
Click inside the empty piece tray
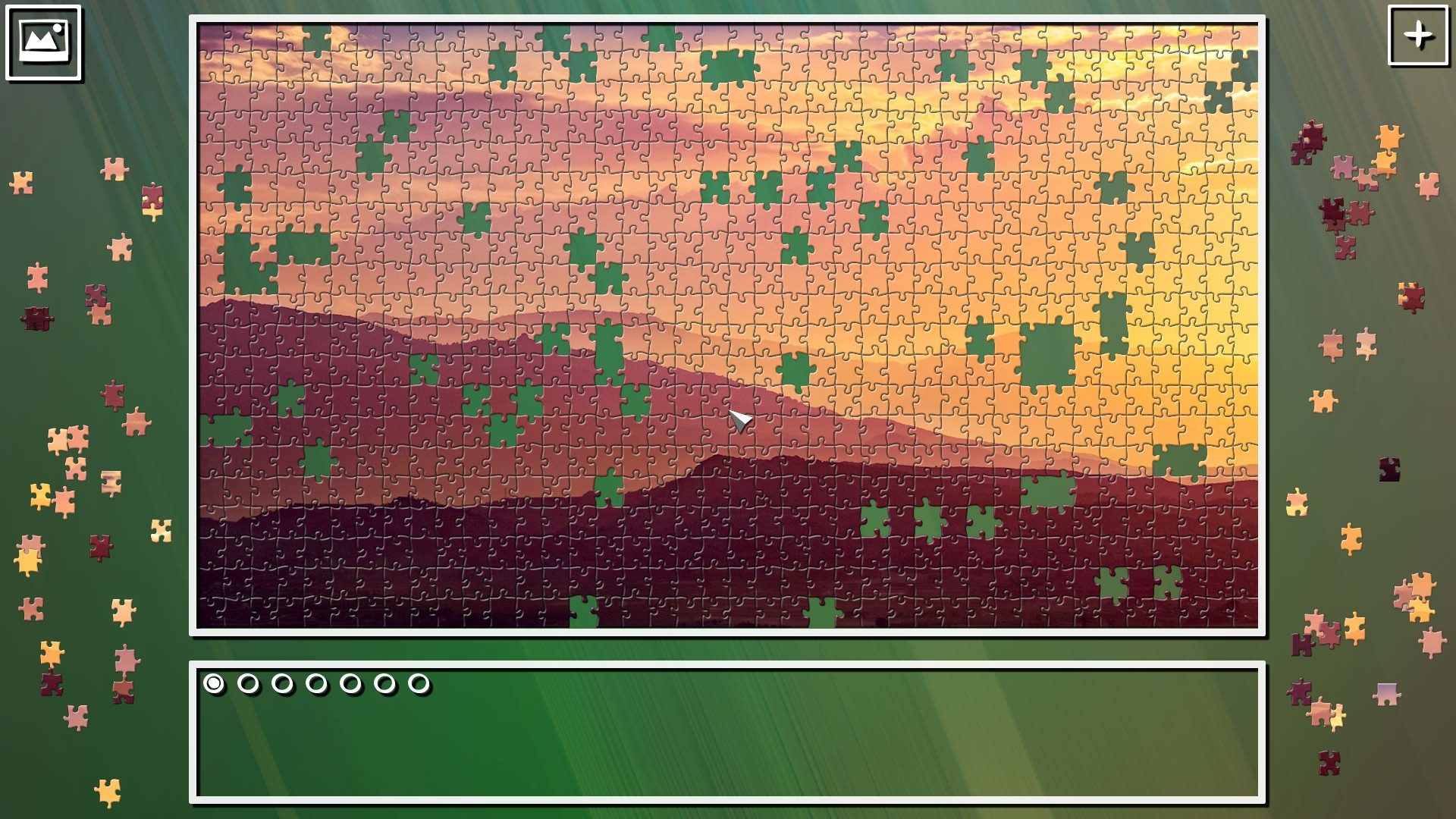click(728, 751)
